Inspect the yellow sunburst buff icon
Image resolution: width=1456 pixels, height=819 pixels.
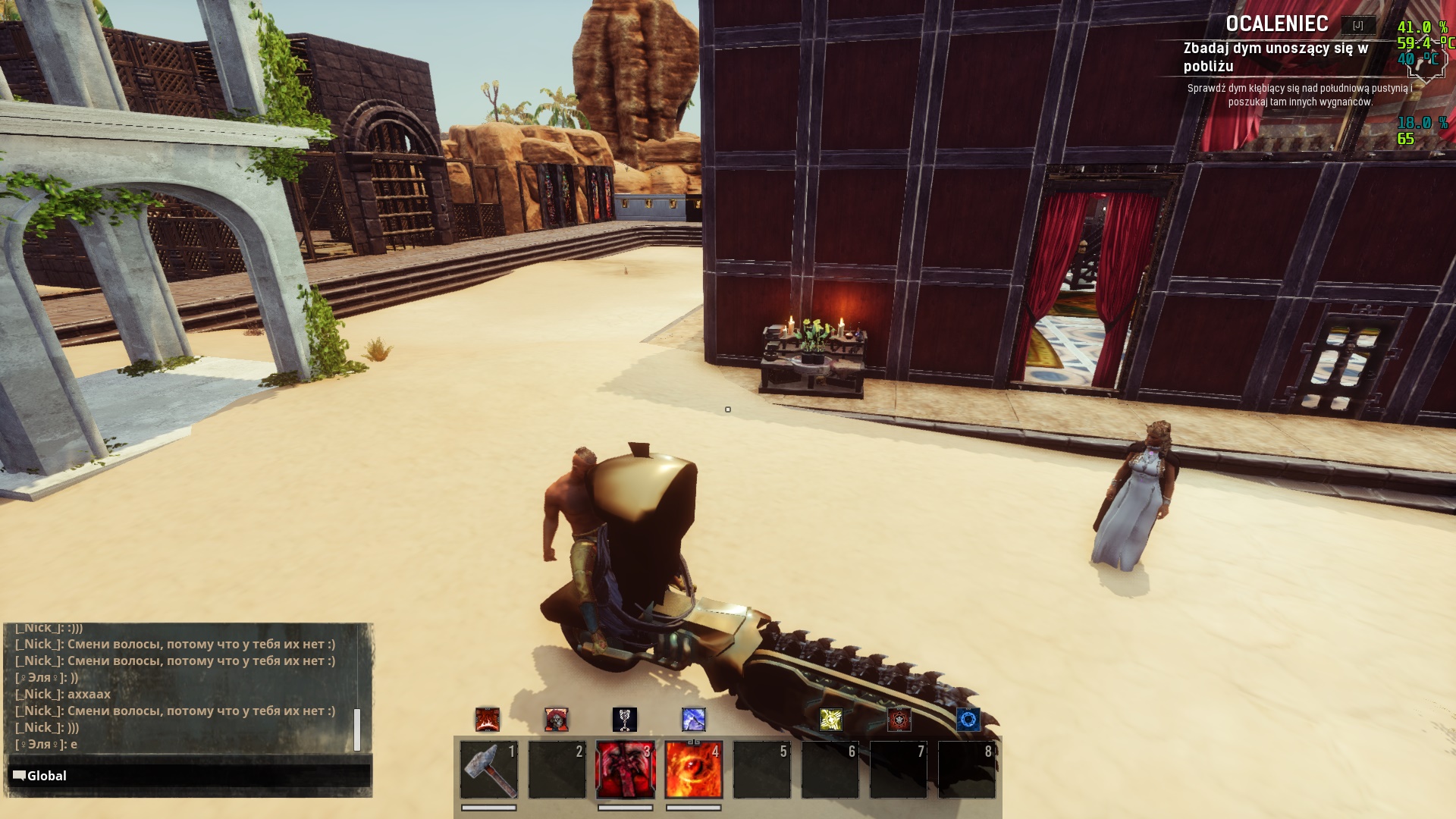[x=830, y=719]
